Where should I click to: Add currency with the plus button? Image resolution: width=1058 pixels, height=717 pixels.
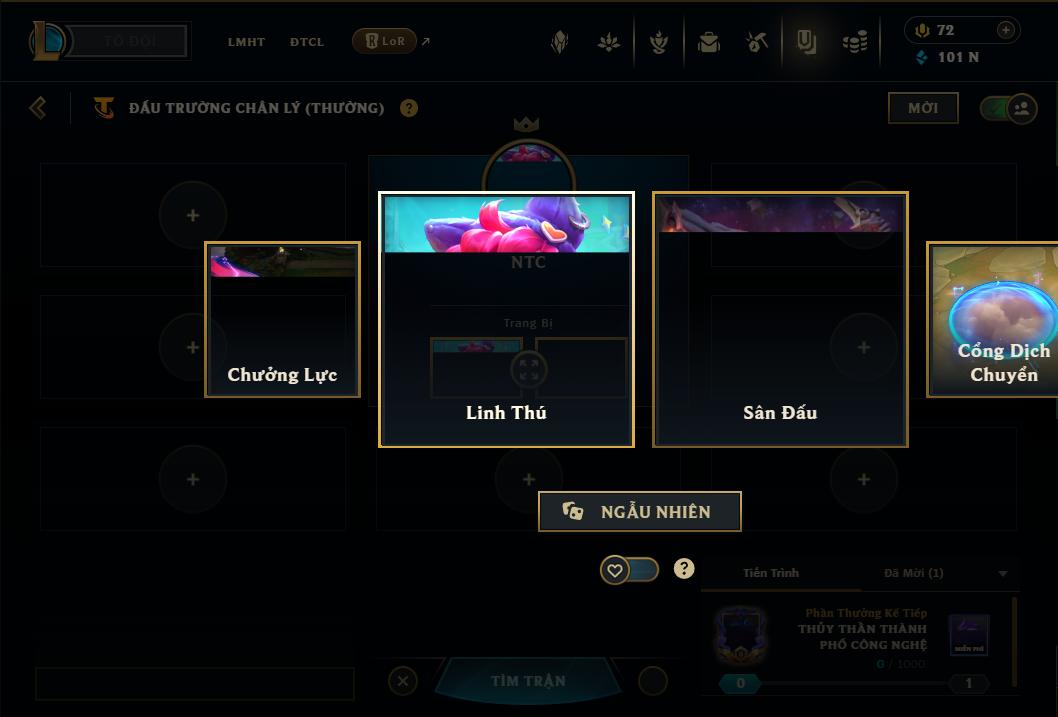click(x=1006, y=30)
